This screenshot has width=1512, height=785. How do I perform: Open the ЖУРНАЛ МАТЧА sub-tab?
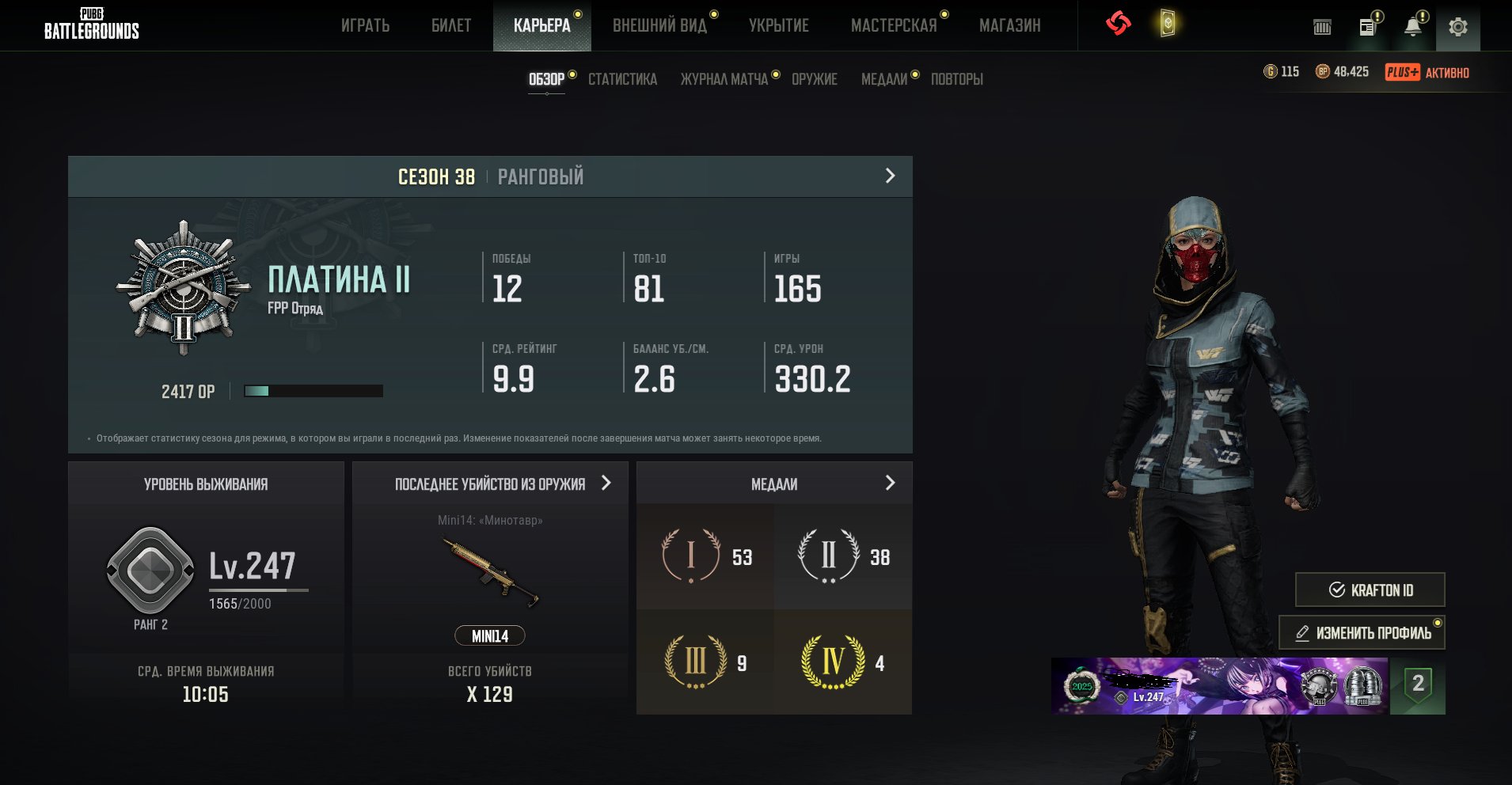pyautogui.click(x=724, y=79)
